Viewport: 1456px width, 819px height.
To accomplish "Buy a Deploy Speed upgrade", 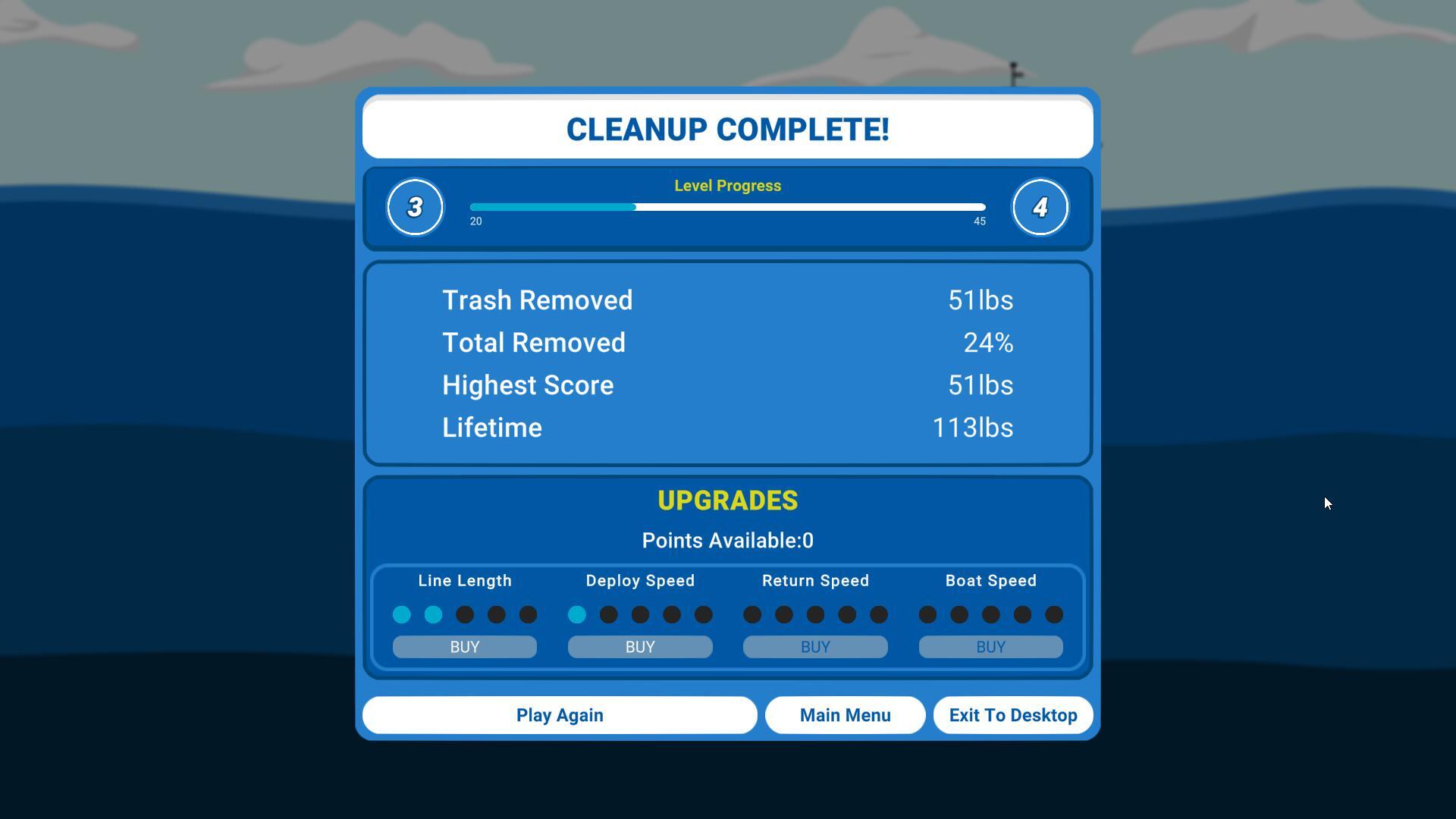I will [x=639, y=647].
